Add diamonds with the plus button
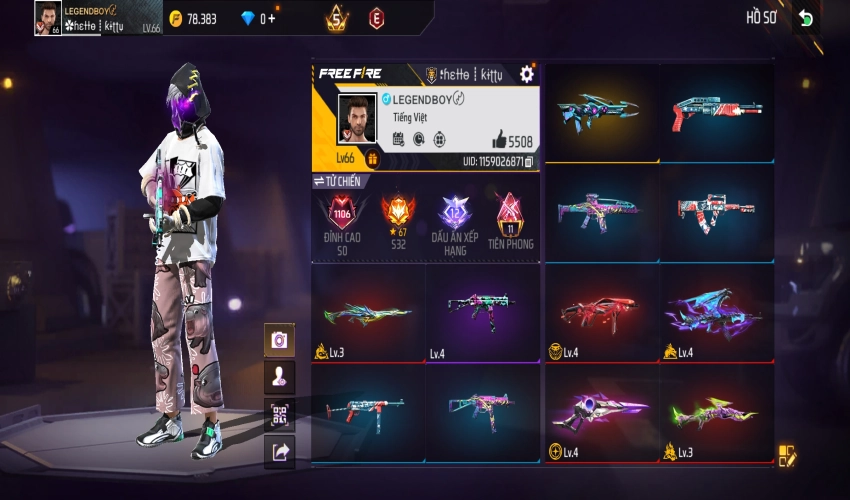 click(x=272, y=18)
